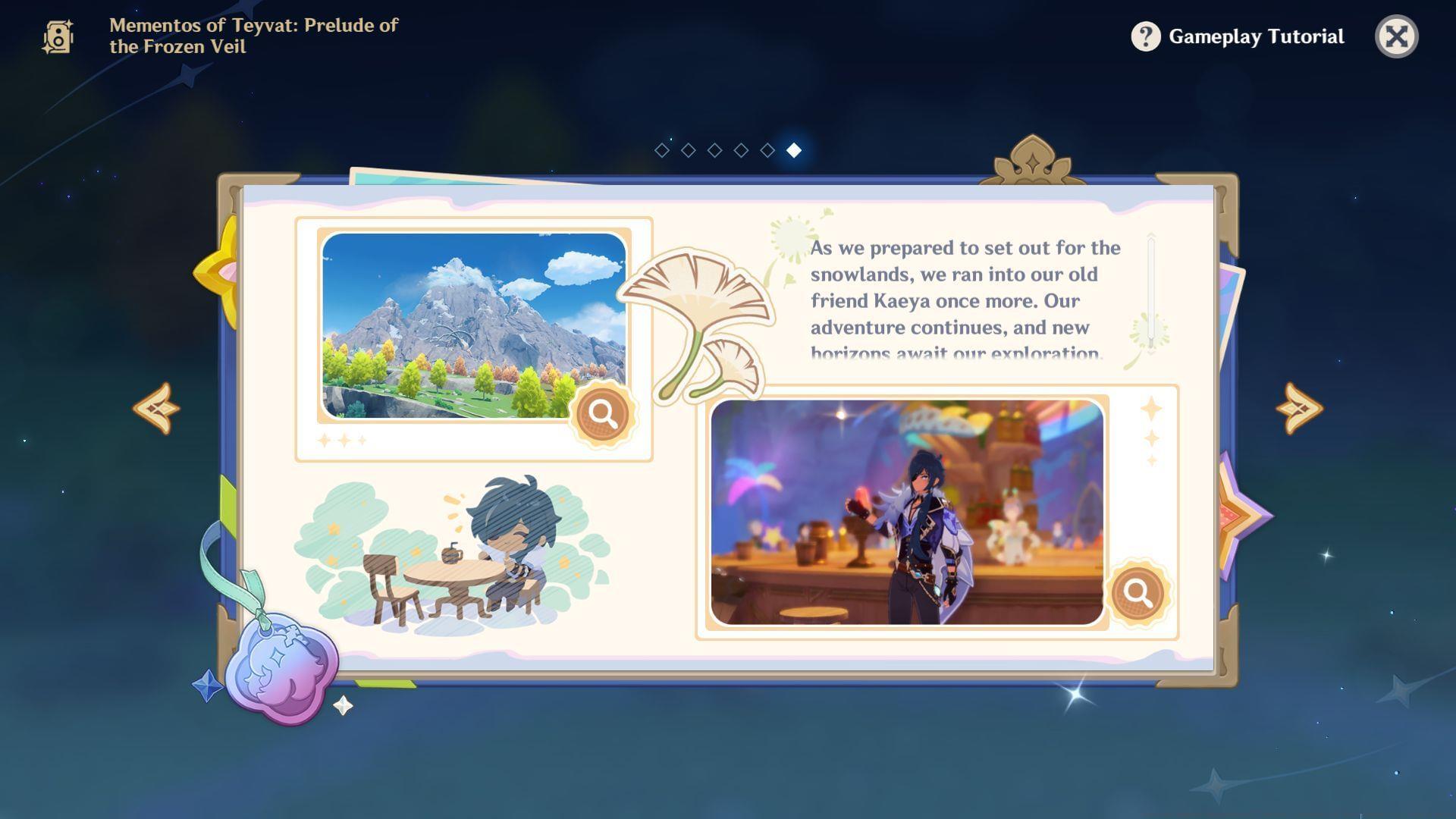
Task: Click the second diamond page marker
Action: point(688,149)
